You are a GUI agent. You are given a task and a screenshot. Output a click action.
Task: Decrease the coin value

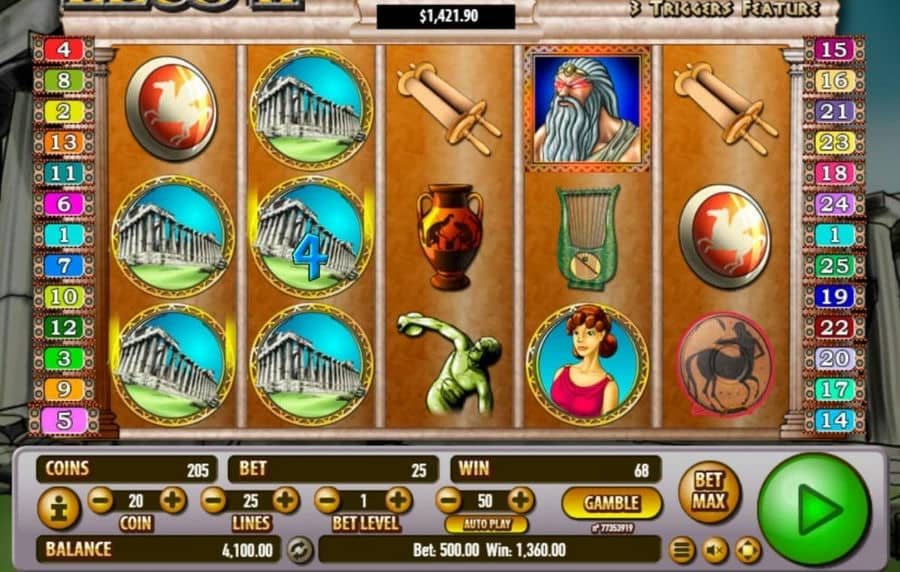click(100, 500)
